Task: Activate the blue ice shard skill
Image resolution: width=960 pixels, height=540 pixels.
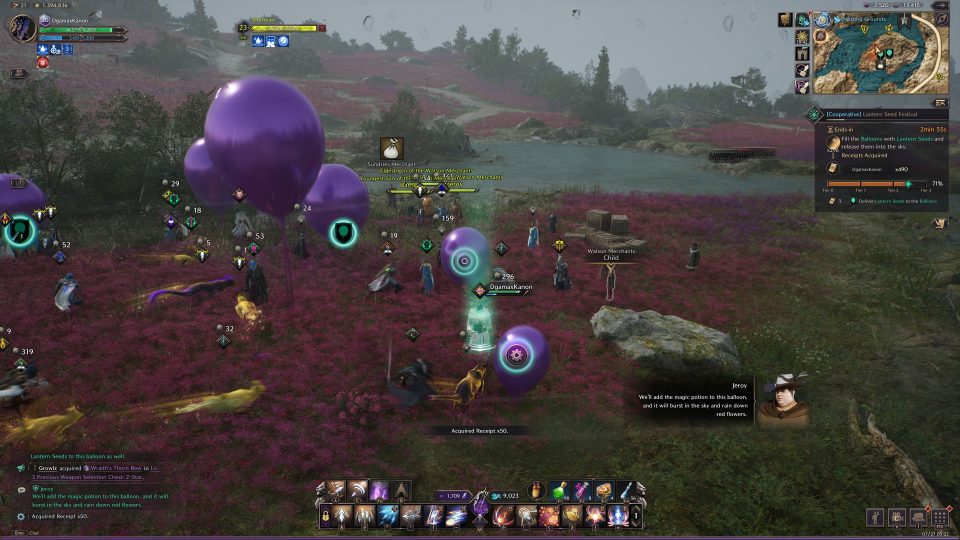Action: (x=387, y=516)
